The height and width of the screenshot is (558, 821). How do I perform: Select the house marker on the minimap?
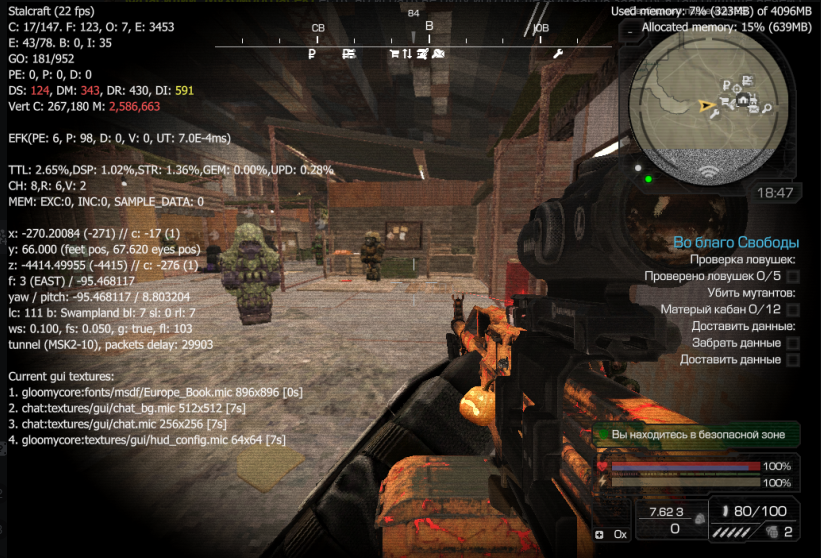click(x=743, y=100)
